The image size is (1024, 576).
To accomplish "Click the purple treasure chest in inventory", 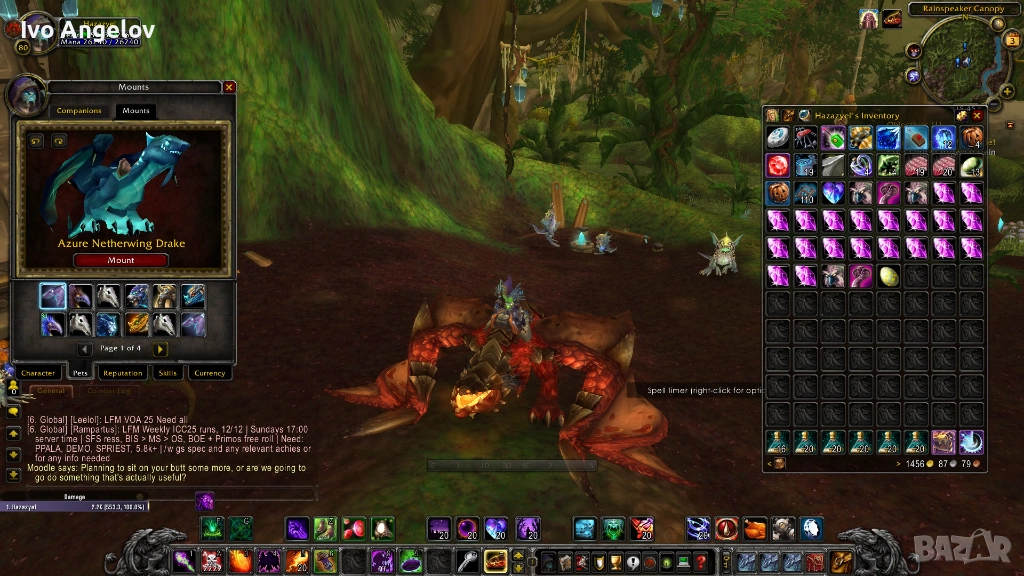I will pyautogui.click(x=943, y=442).
